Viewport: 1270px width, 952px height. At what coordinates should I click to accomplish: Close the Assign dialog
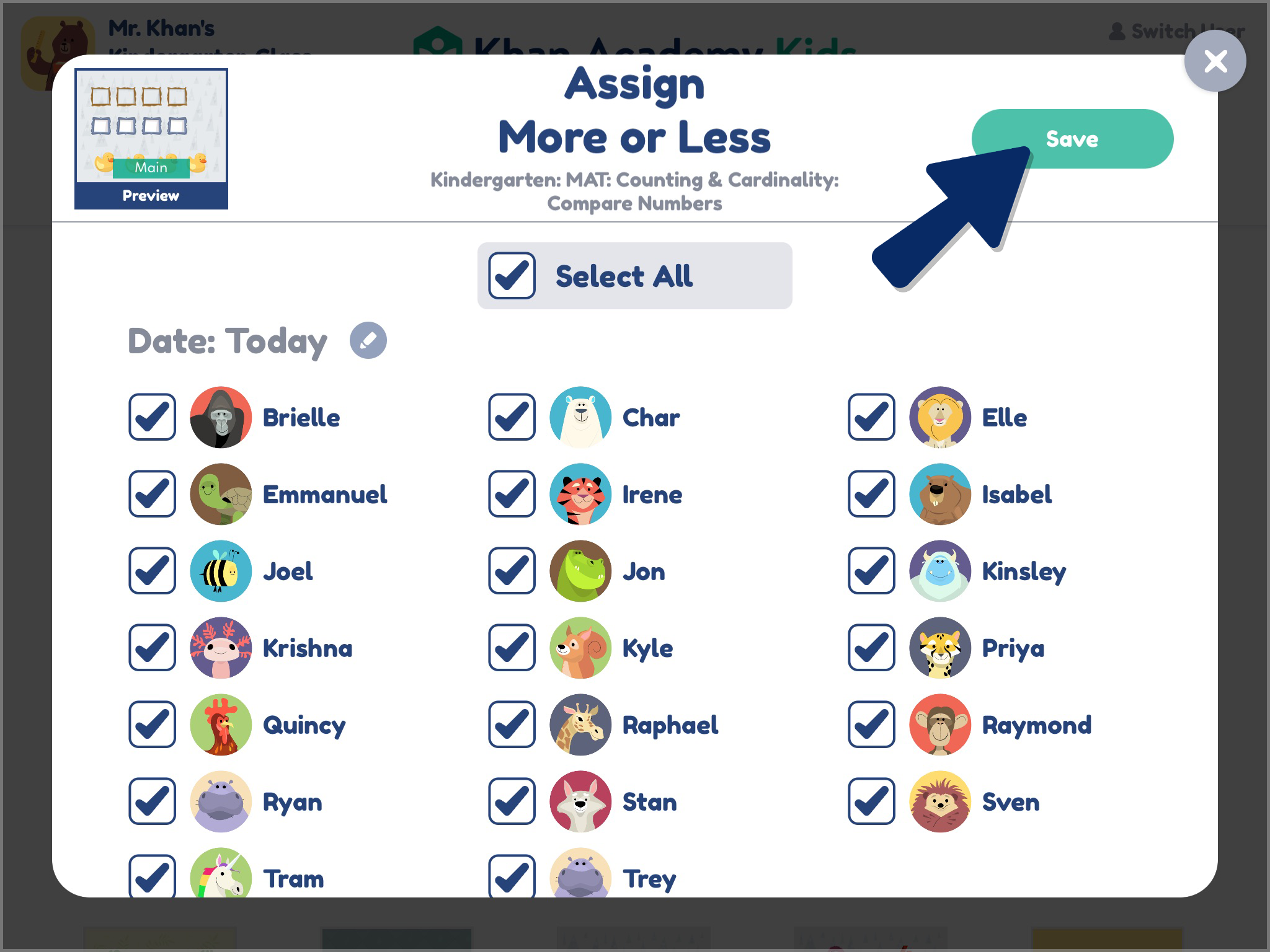pyautogui.click(x=1215, y=60)
